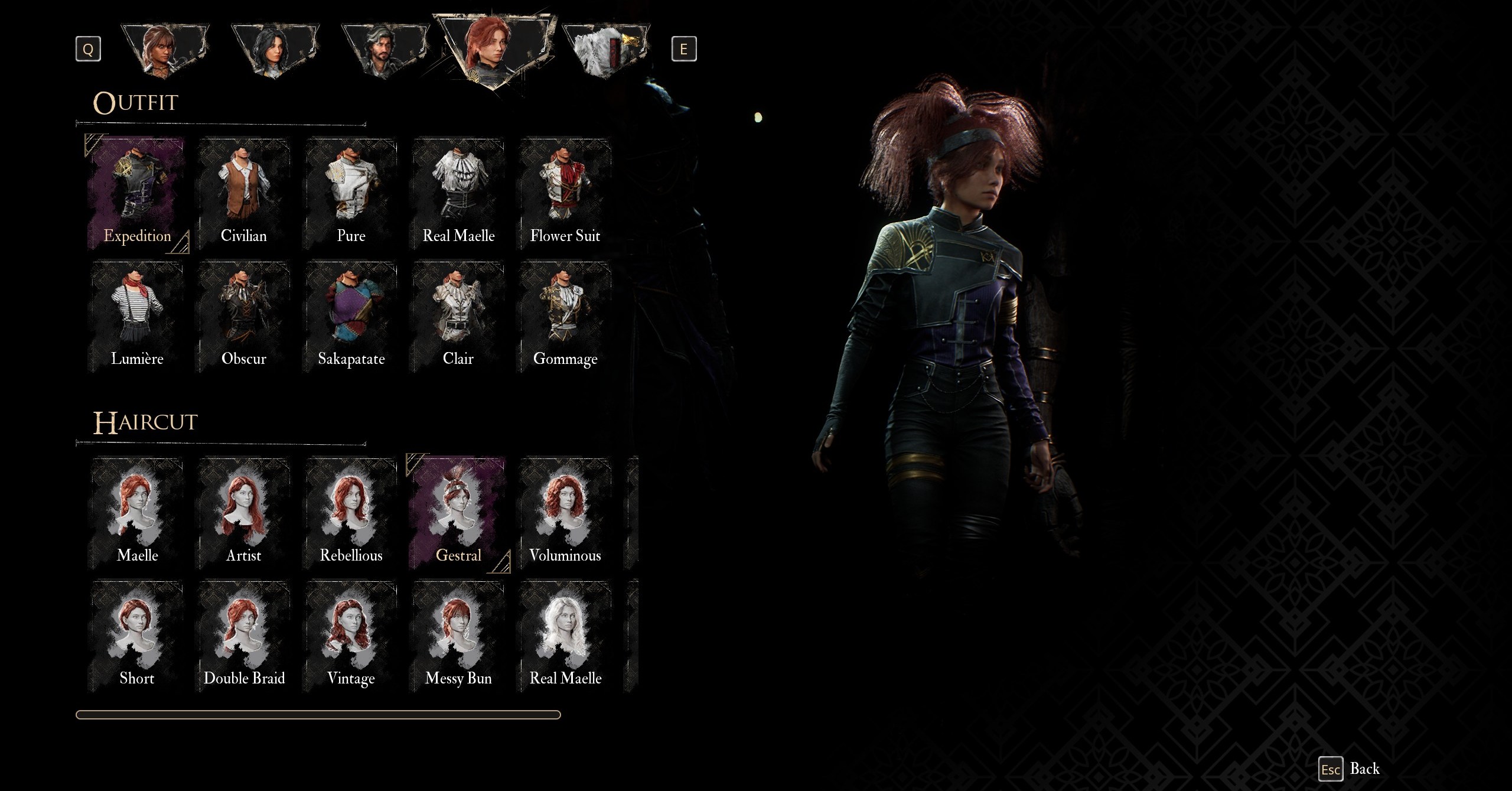Screen dimensions: 1512x791
Task: Choose the Pure outfit tile
Action: (351, 194)
